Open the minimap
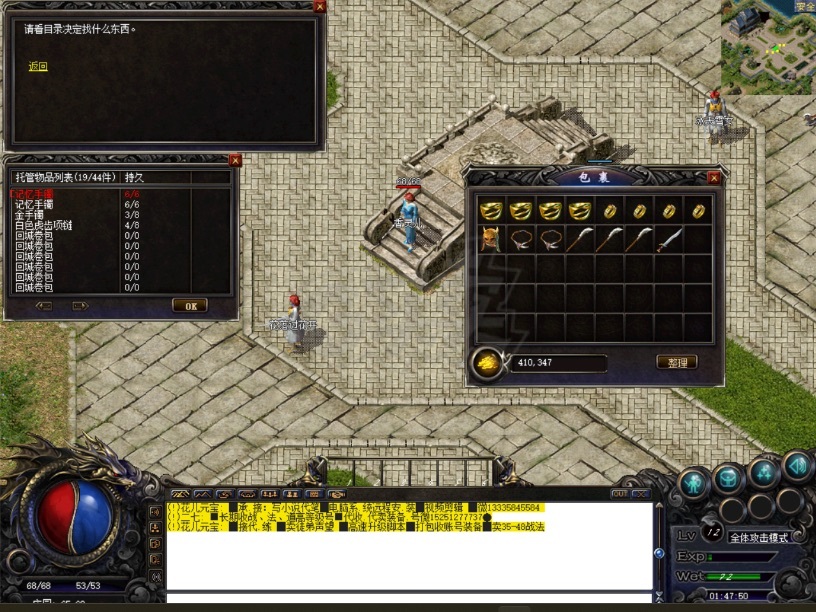 pyautogui.click(x=769, y=47)
